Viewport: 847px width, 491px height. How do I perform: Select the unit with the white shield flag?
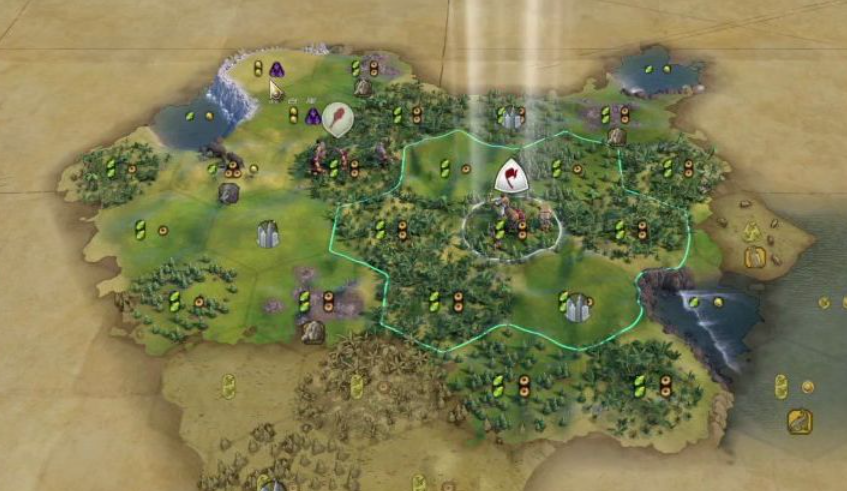pos(510,177)
